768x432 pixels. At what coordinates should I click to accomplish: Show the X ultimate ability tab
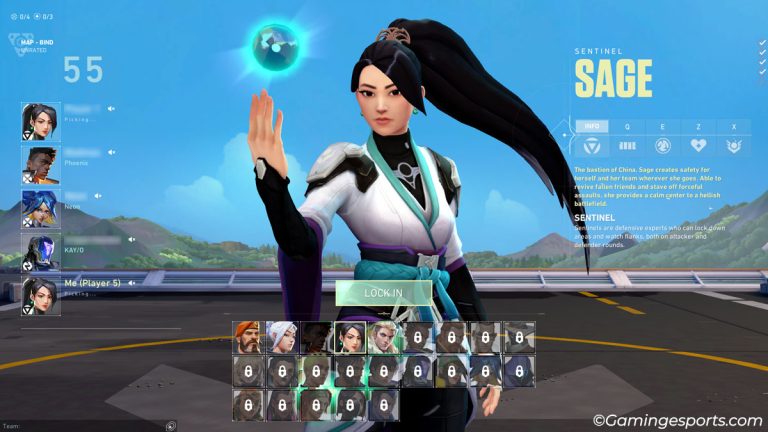click(733, 127)
